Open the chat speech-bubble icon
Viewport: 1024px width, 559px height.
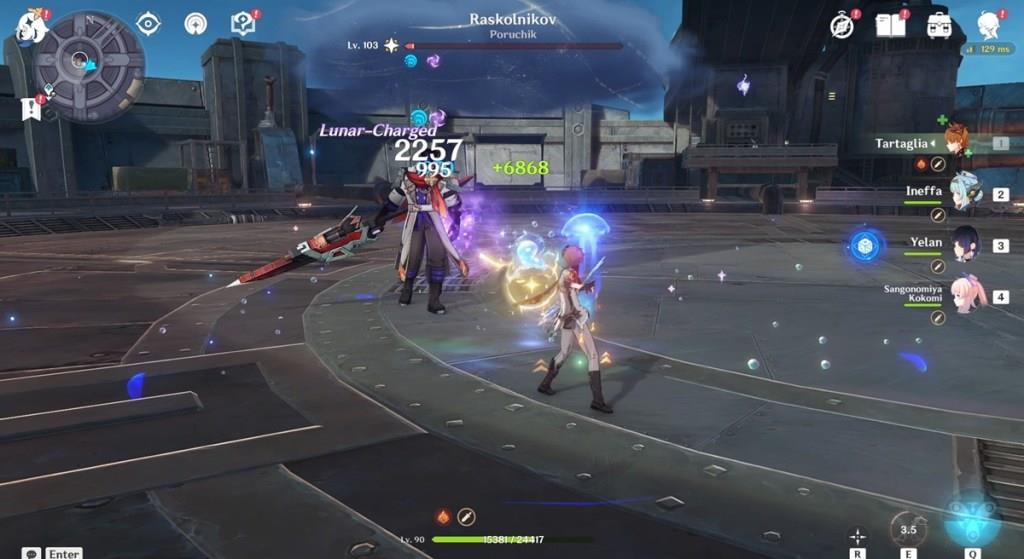click(32, 552)
